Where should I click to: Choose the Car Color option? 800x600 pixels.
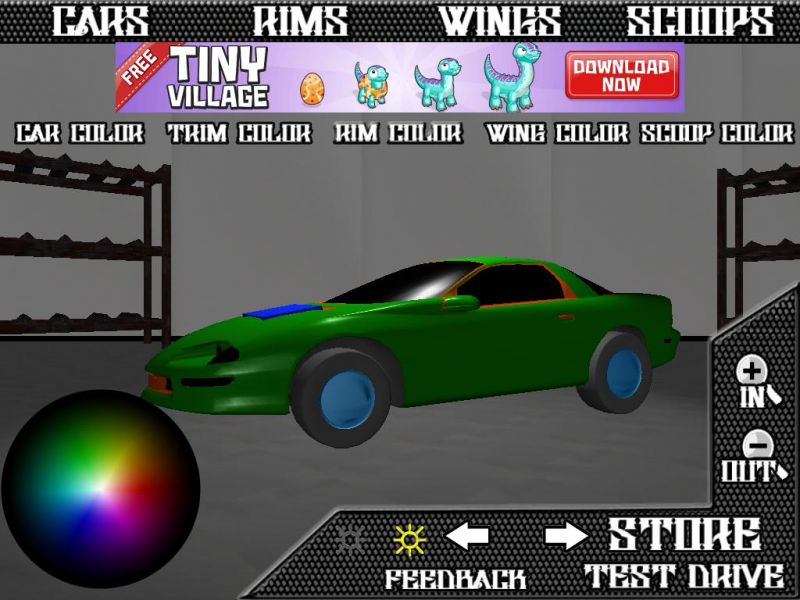(x=80, y=133)
